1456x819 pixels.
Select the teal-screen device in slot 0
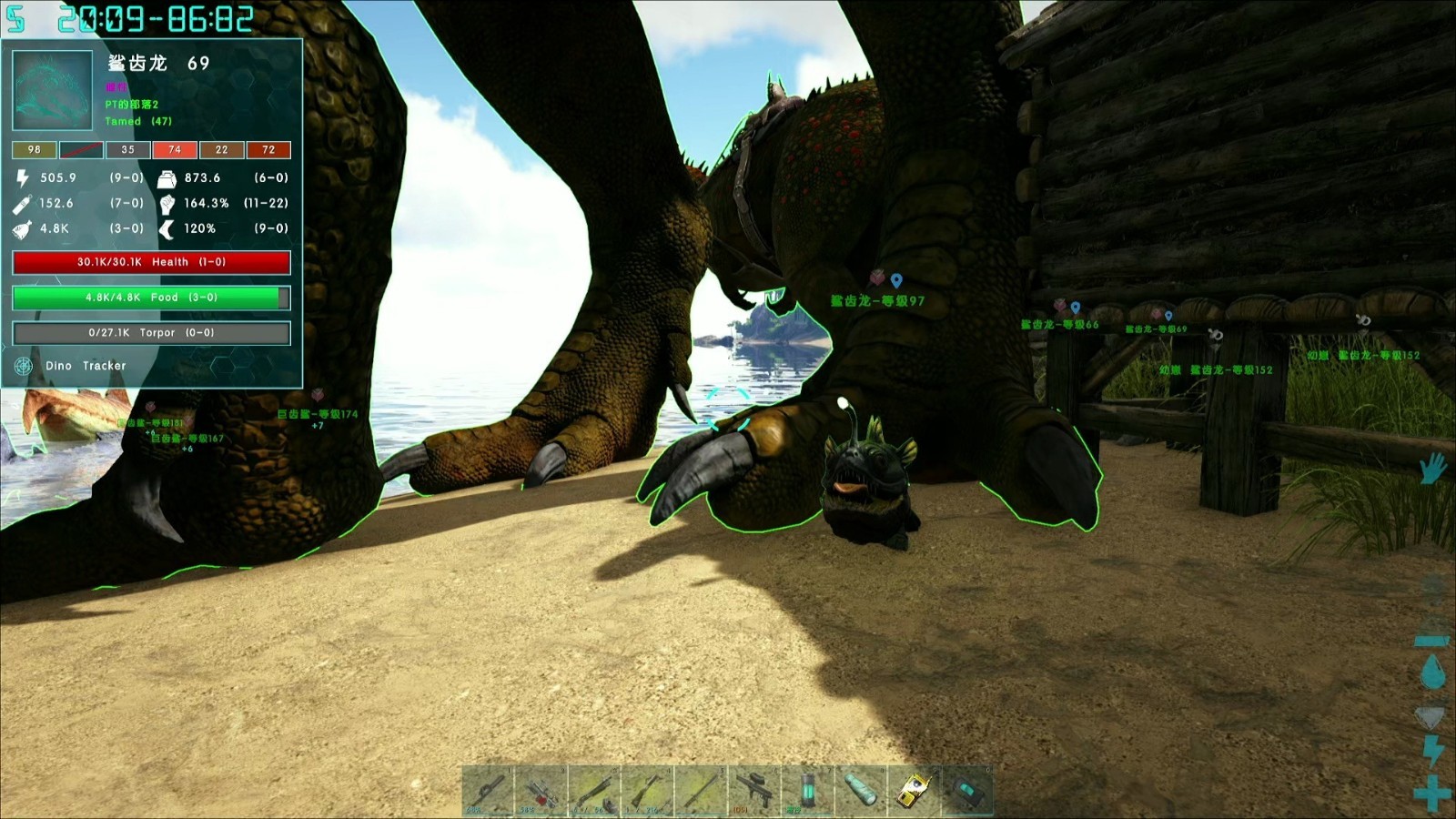click(x=967, y=790)
